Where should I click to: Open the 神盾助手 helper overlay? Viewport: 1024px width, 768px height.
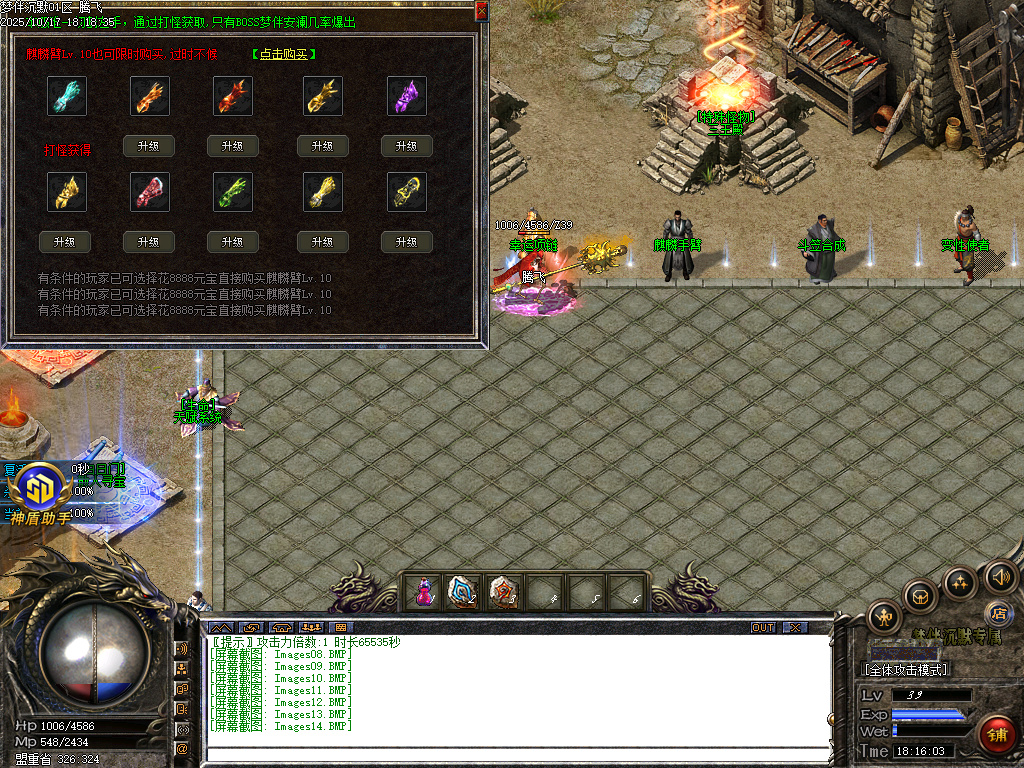[x=40, y=495]
